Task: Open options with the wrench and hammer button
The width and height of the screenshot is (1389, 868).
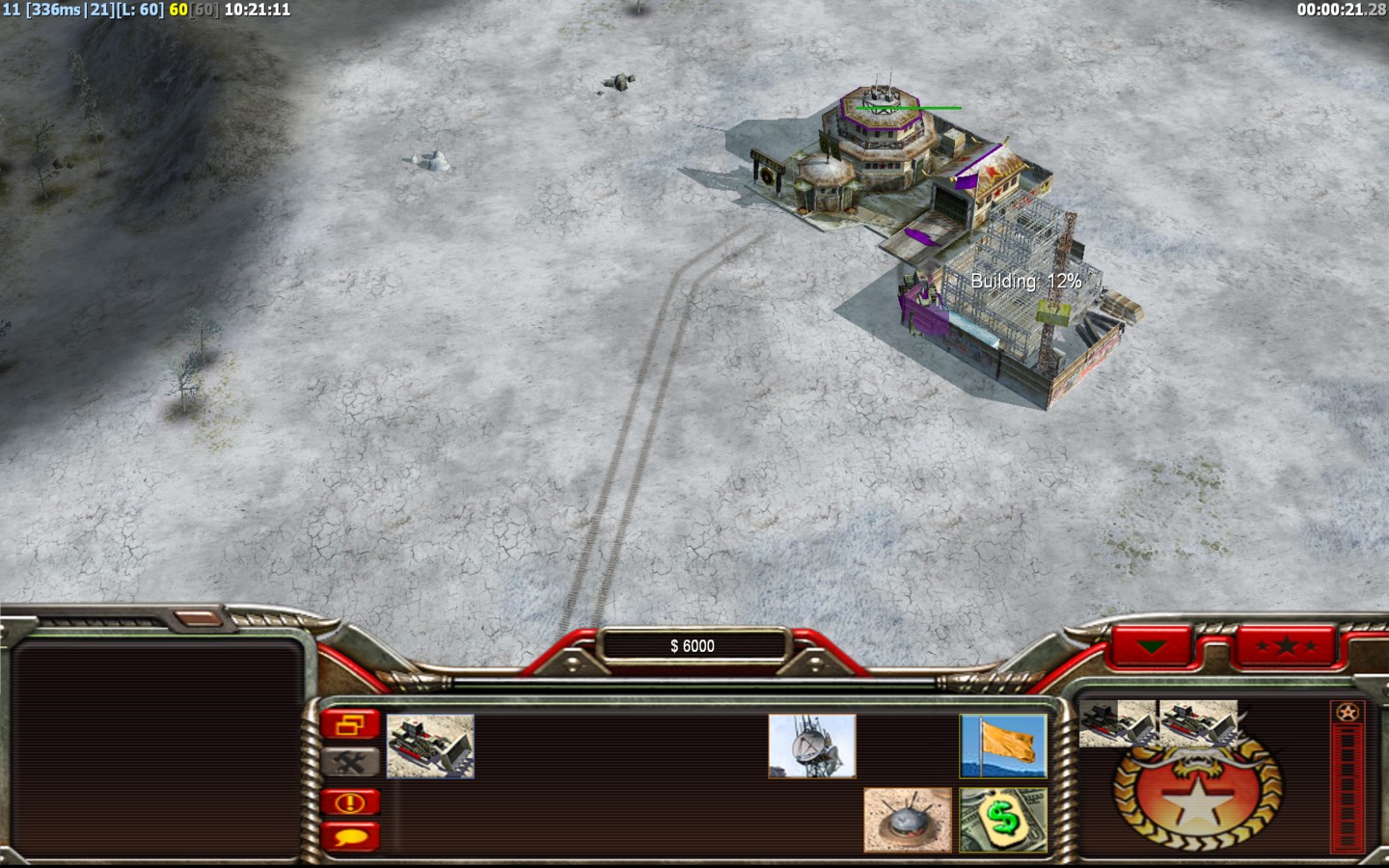Action: [350, 763]
